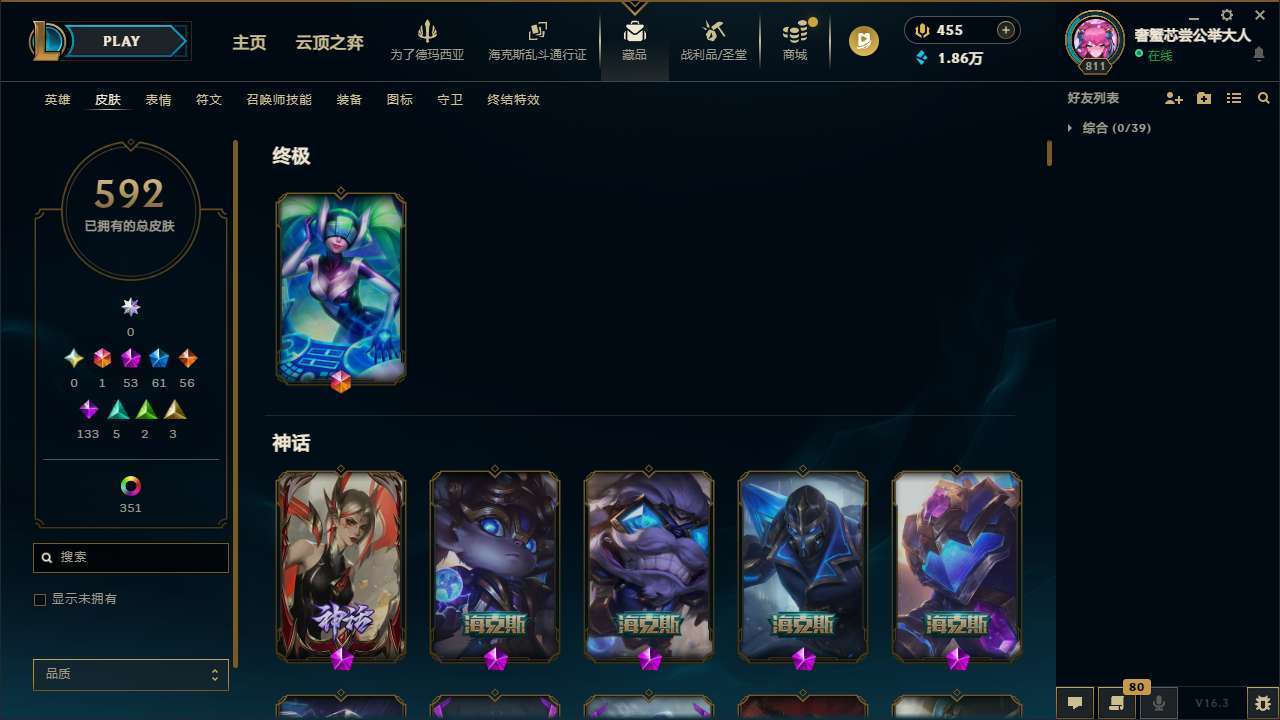The image size is (1280, 720).
Task: Click the add friend icon
Action: pyautogui.click(x=1174, y=98)
